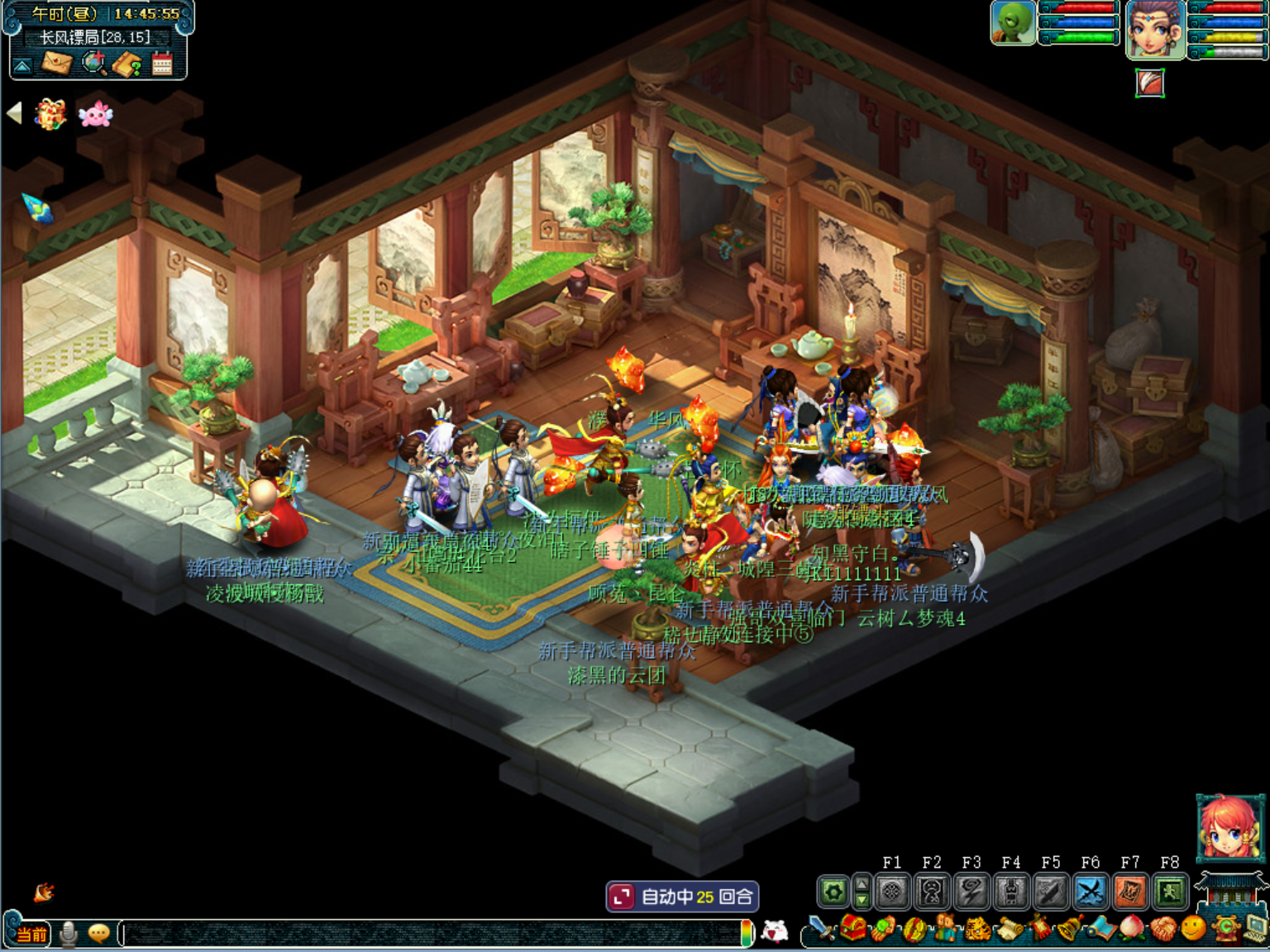Image resolution: width=1270 pixels, height=952 pixels.
Task: Activate the F6 crossed swords skill
Action: point(1091,892)
